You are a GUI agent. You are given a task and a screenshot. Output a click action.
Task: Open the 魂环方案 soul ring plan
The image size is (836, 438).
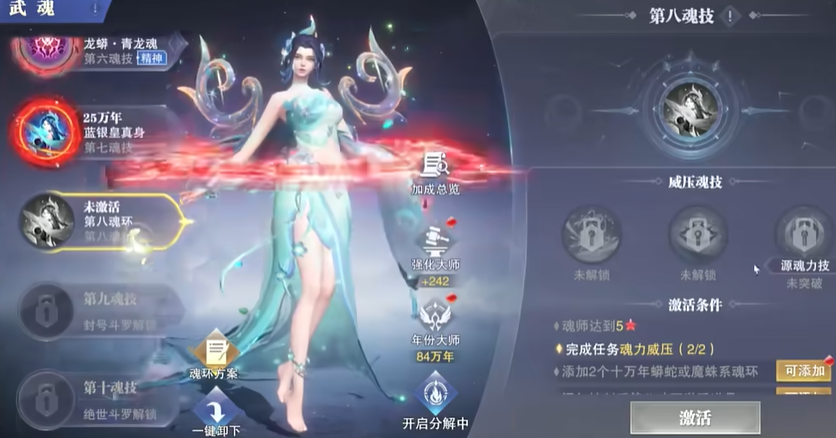coord(213,358)
